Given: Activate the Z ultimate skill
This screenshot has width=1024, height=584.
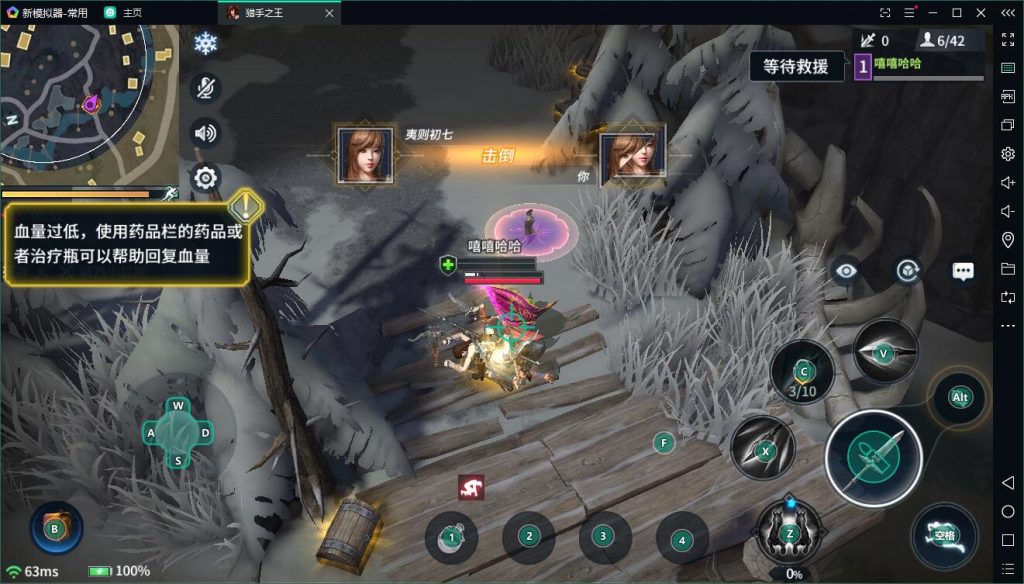Looking at the screenshot, I should (790, 532).
